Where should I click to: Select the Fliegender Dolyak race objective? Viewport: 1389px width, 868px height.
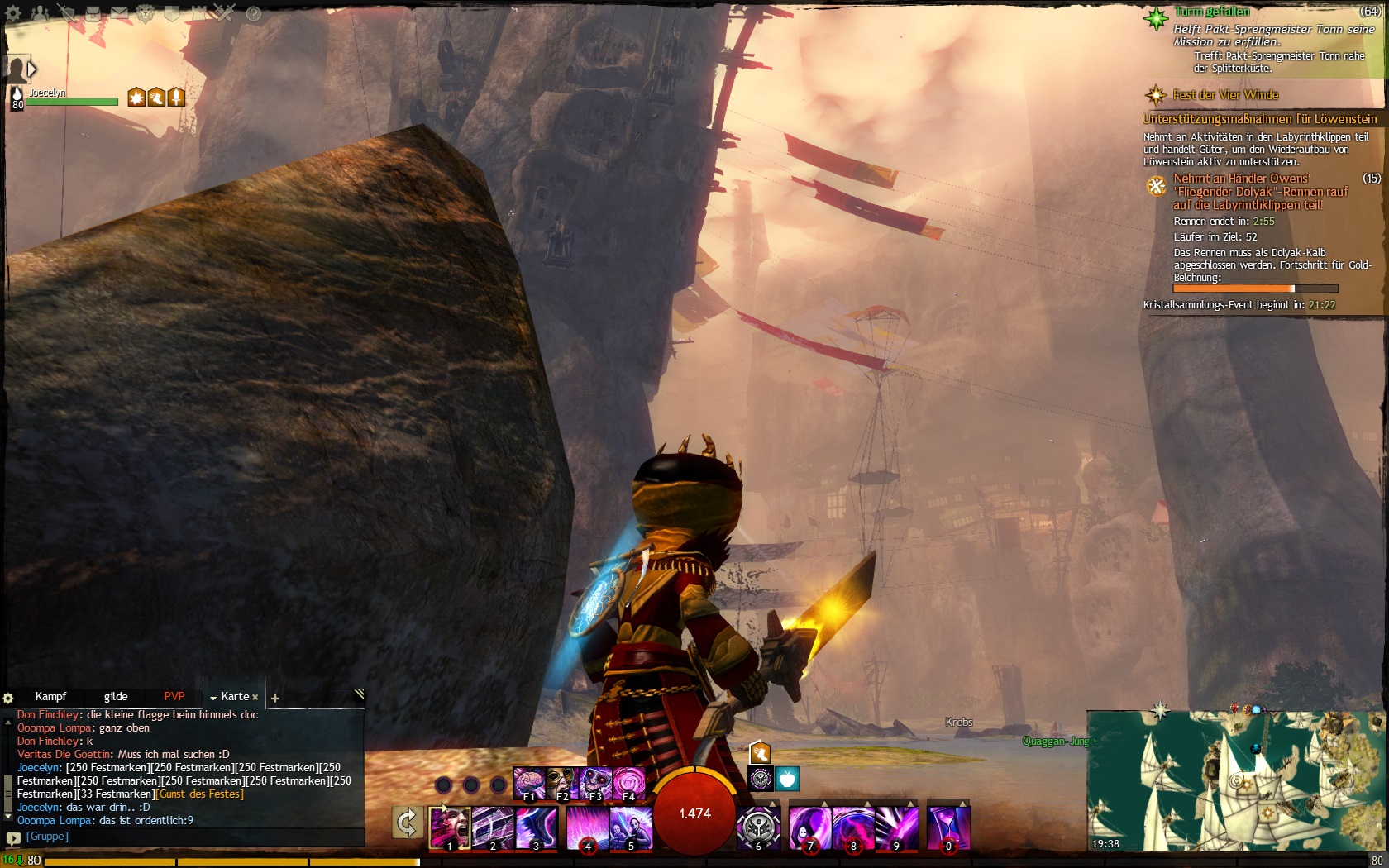point(1260,192)
